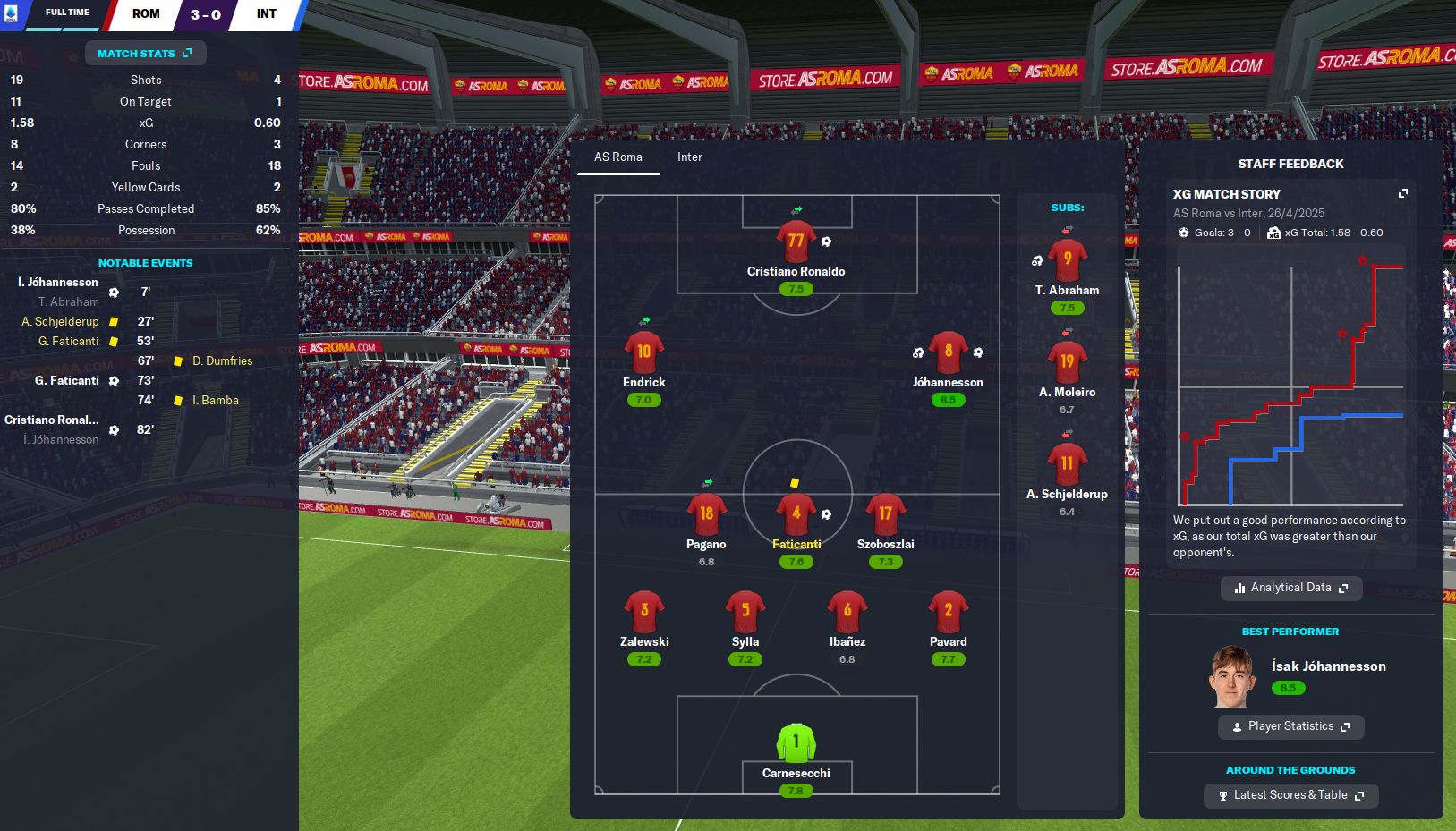
Task: Open the Match Stats panel
Action: 145,54
